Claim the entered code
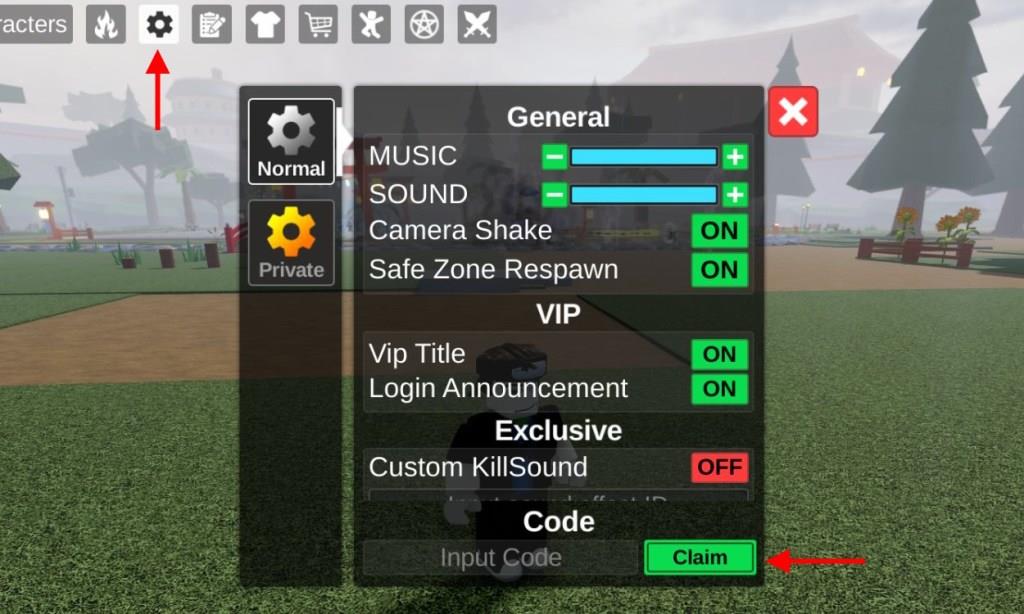Viewport: 1024px width, 614px height. pos(699,558)
